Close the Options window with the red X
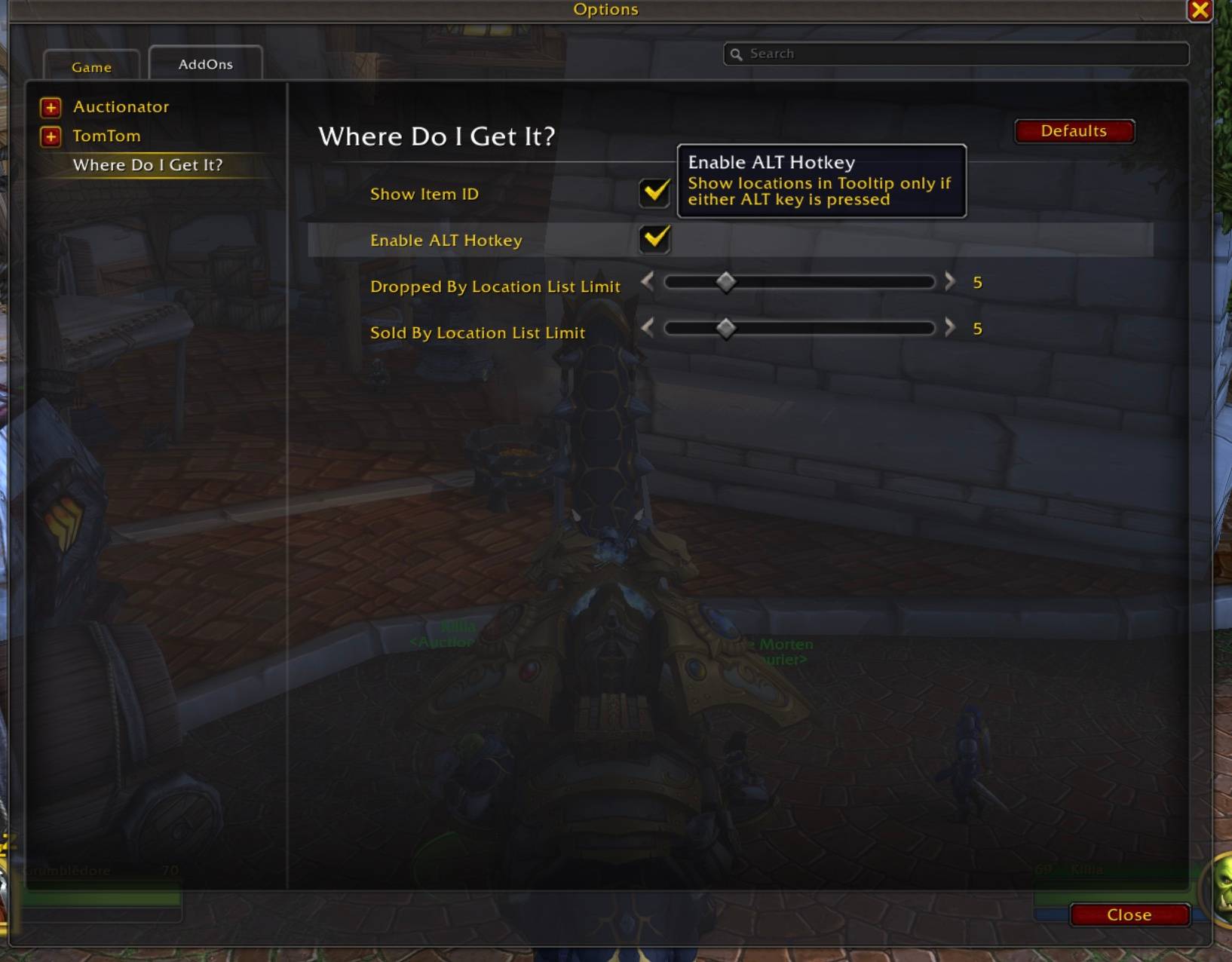This screenshot has height=962, width=1232. coord(1201,10)
